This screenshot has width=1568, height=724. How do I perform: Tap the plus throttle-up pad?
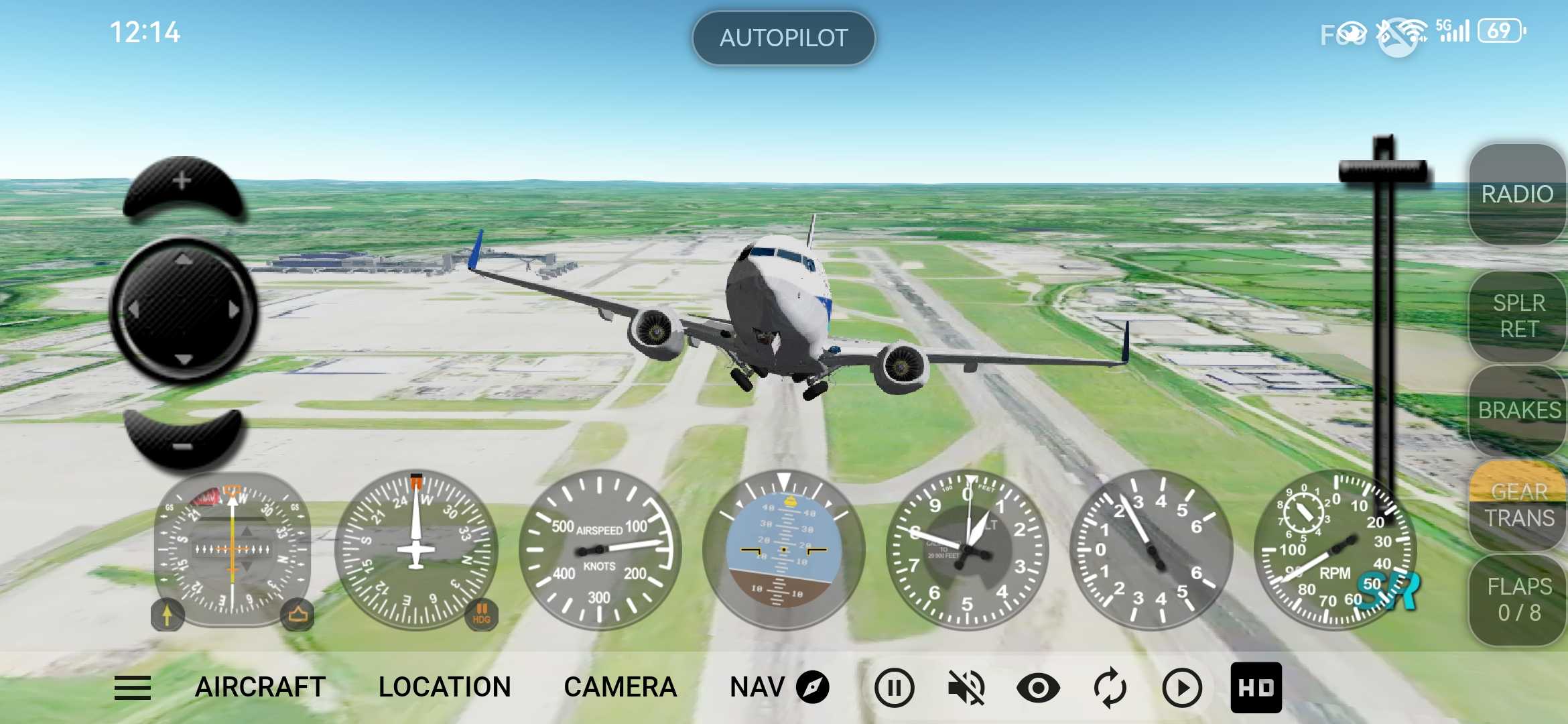182,186
